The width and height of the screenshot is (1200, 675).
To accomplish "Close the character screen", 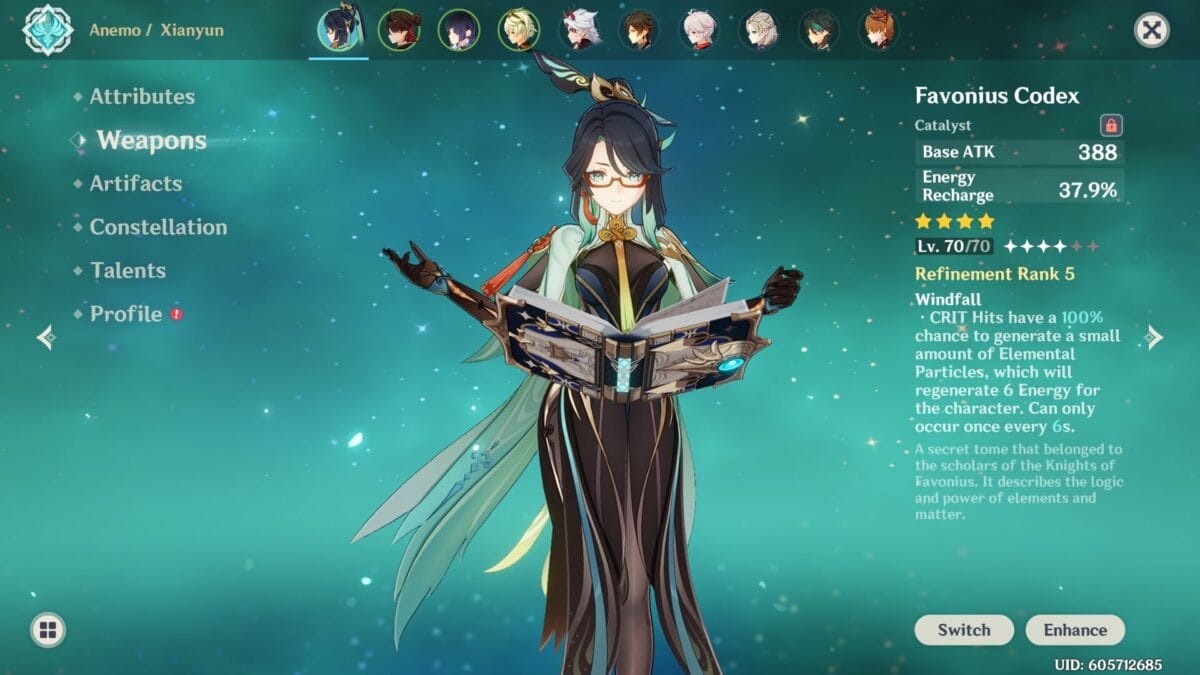I will tap(1151, 30).
